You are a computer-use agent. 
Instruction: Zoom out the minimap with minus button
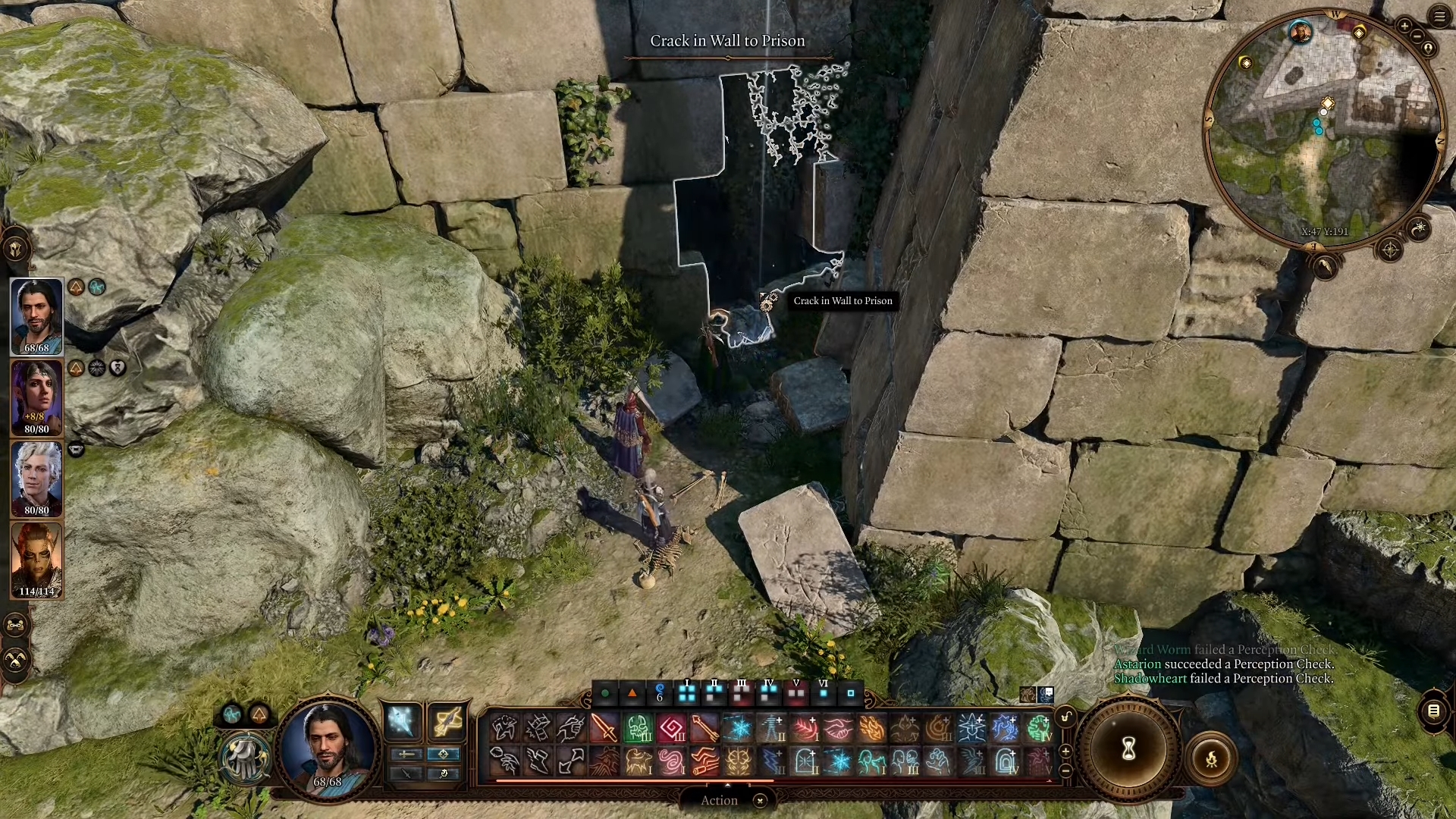pyautogui.click(x=1417, y=37)
